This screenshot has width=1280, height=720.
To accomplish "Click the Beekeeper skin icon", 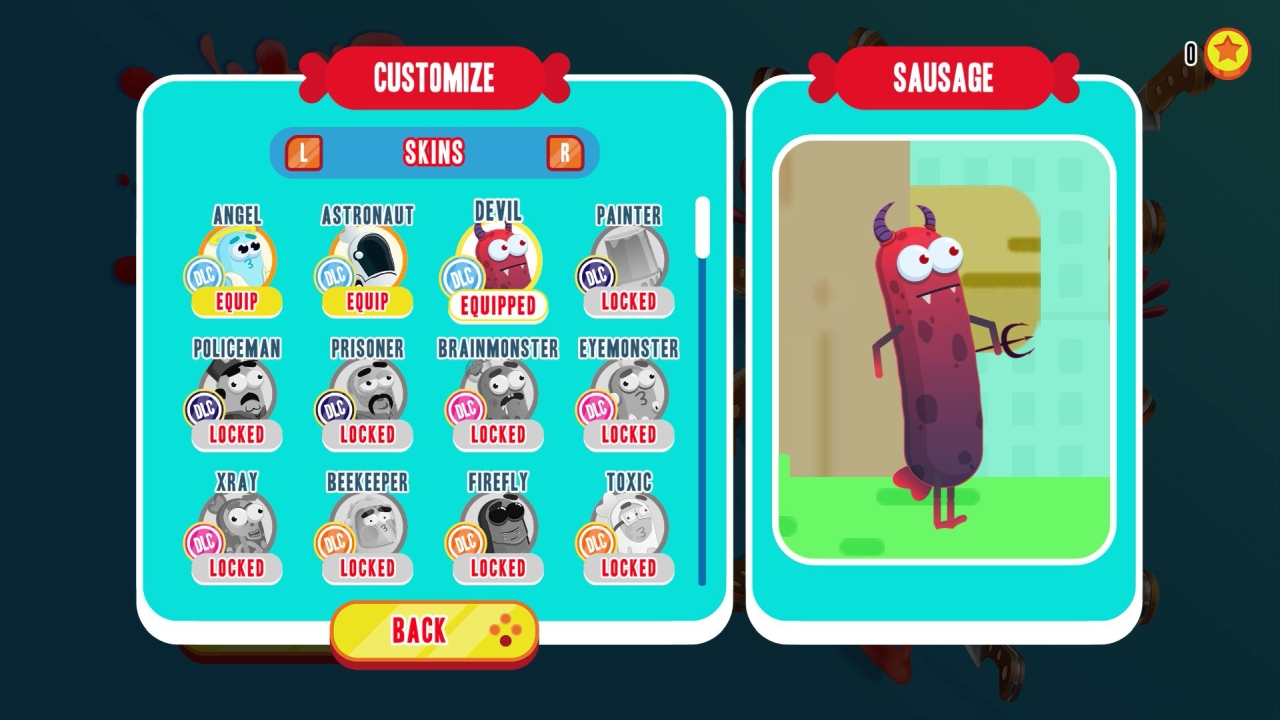I will 367,523.
